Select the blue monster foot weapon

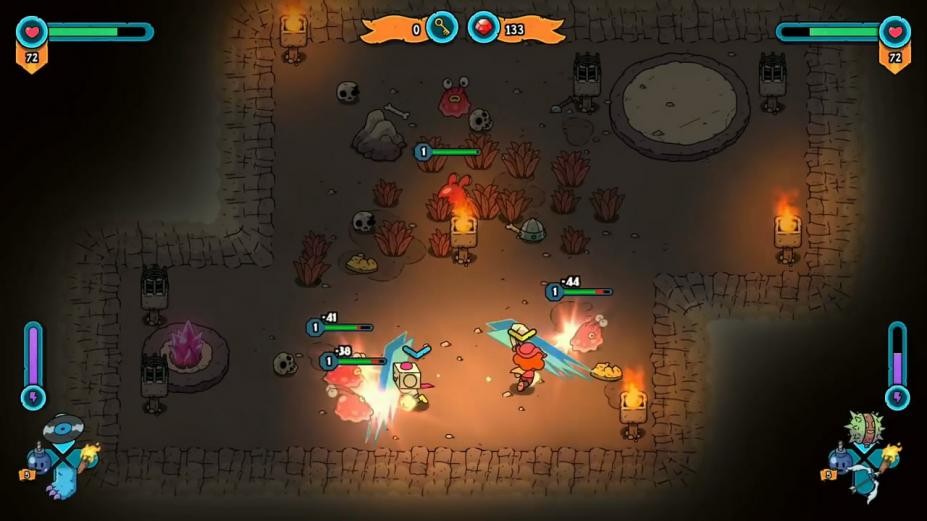tap(62, 482)
